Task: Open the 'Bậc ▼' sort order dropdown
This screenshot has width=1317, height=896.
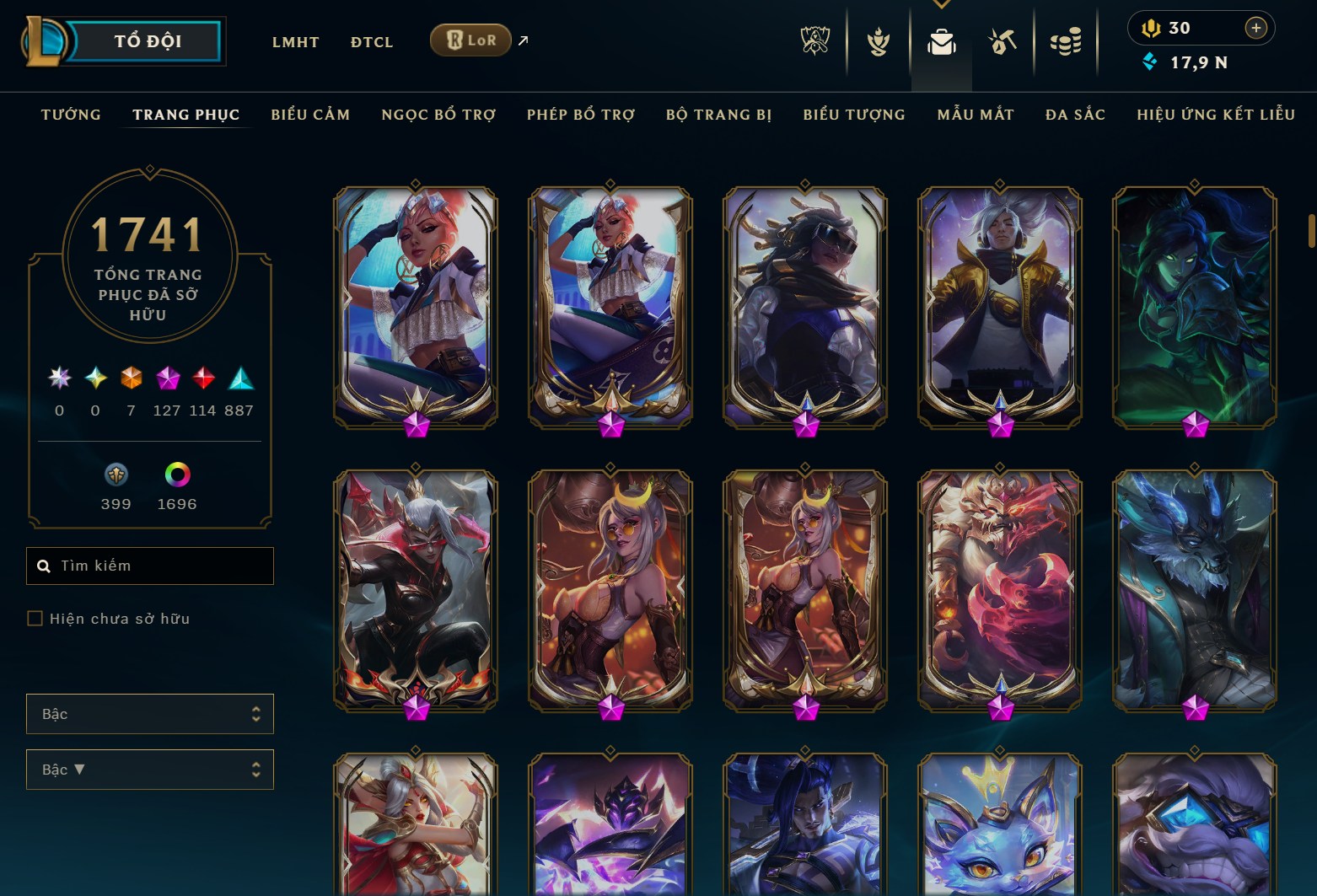Action: pyautogui.click(x=149, y=770)
